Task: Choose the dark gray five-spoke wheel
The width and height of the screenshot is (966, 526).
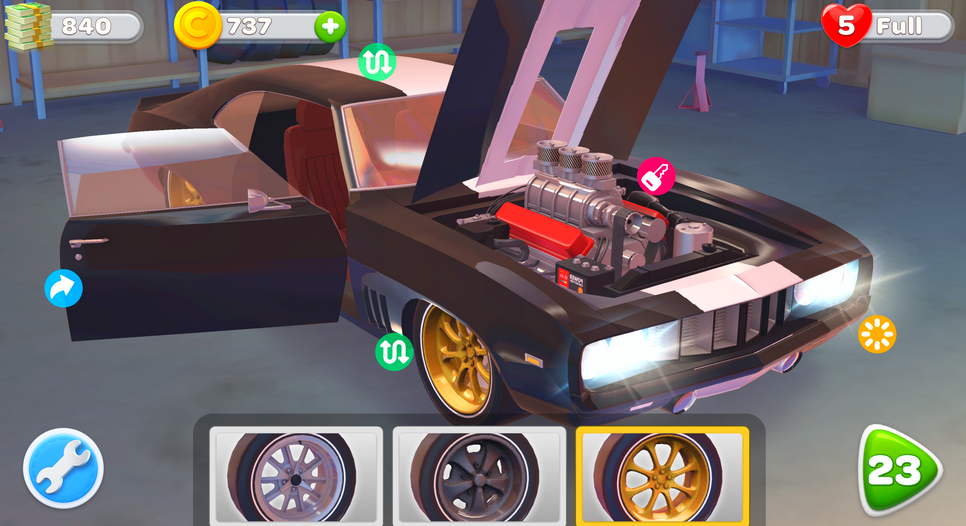Action: (479, 475)
